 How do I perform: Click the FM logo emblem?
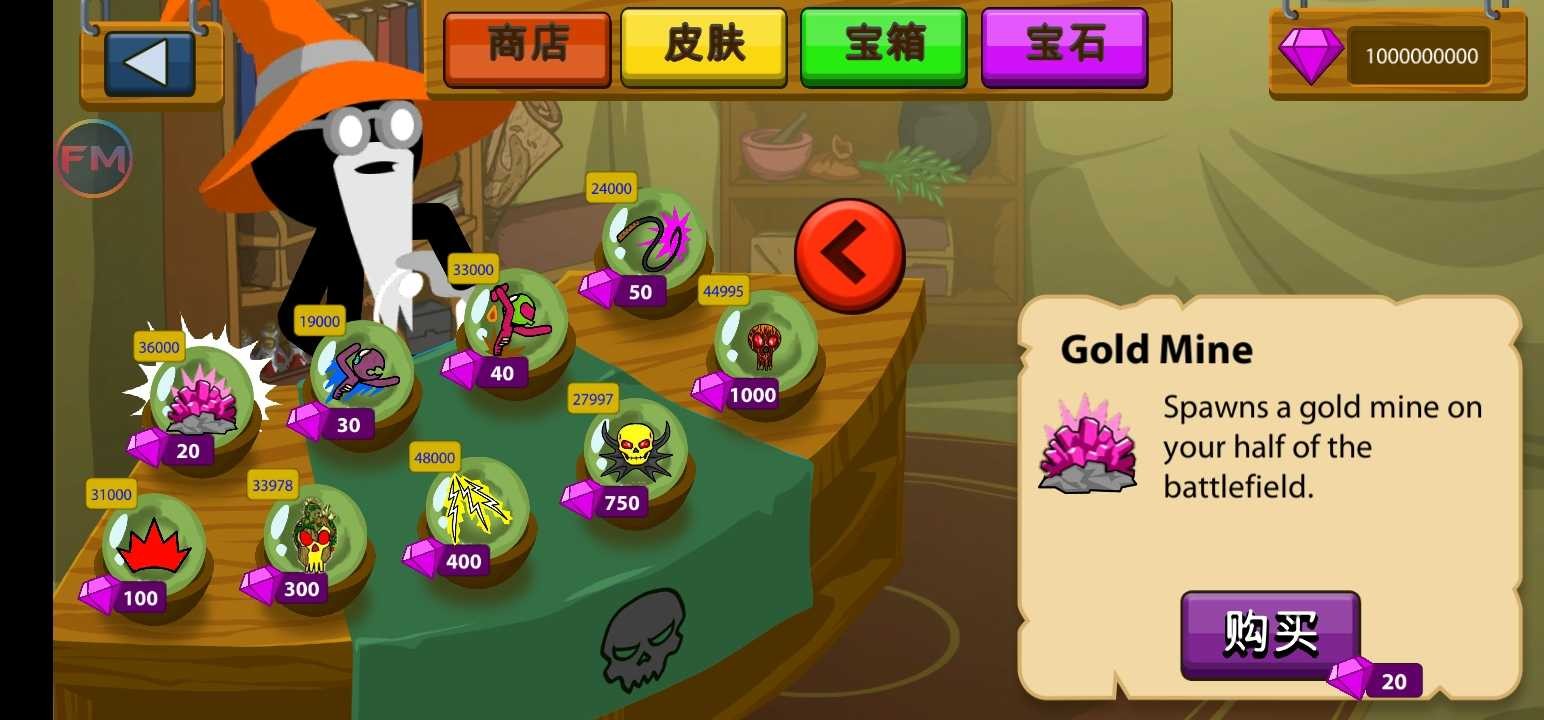95,157
